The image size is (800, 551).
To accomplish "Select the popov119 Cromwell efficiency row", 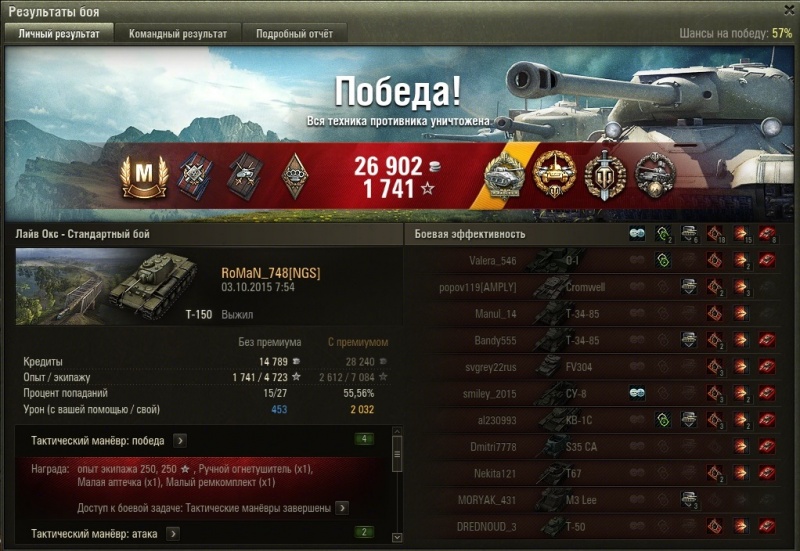I will coord(600,287).
